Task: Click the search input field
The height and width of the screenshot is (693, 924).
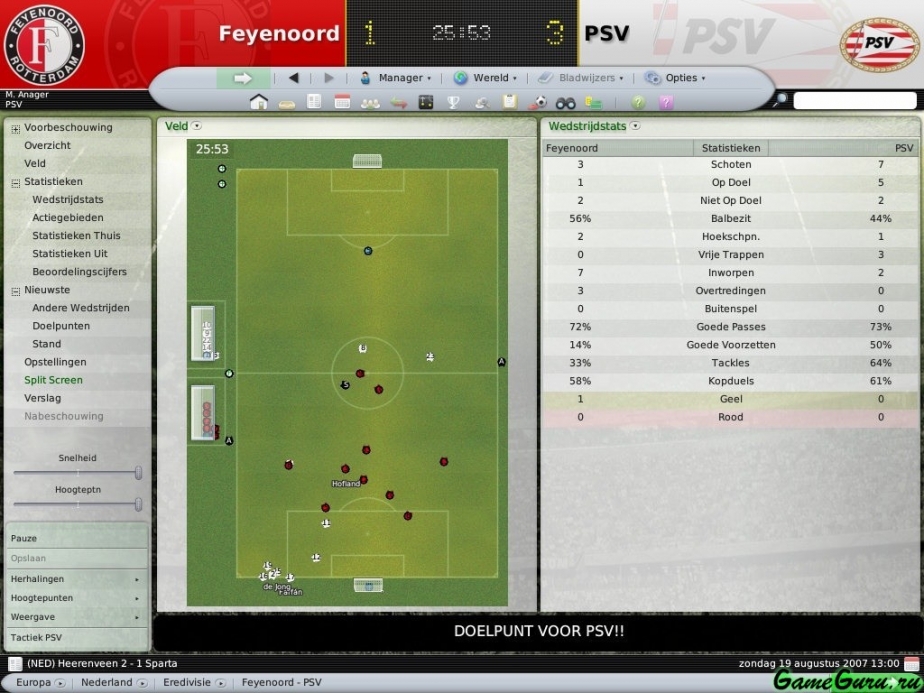Action: point(854,101)
